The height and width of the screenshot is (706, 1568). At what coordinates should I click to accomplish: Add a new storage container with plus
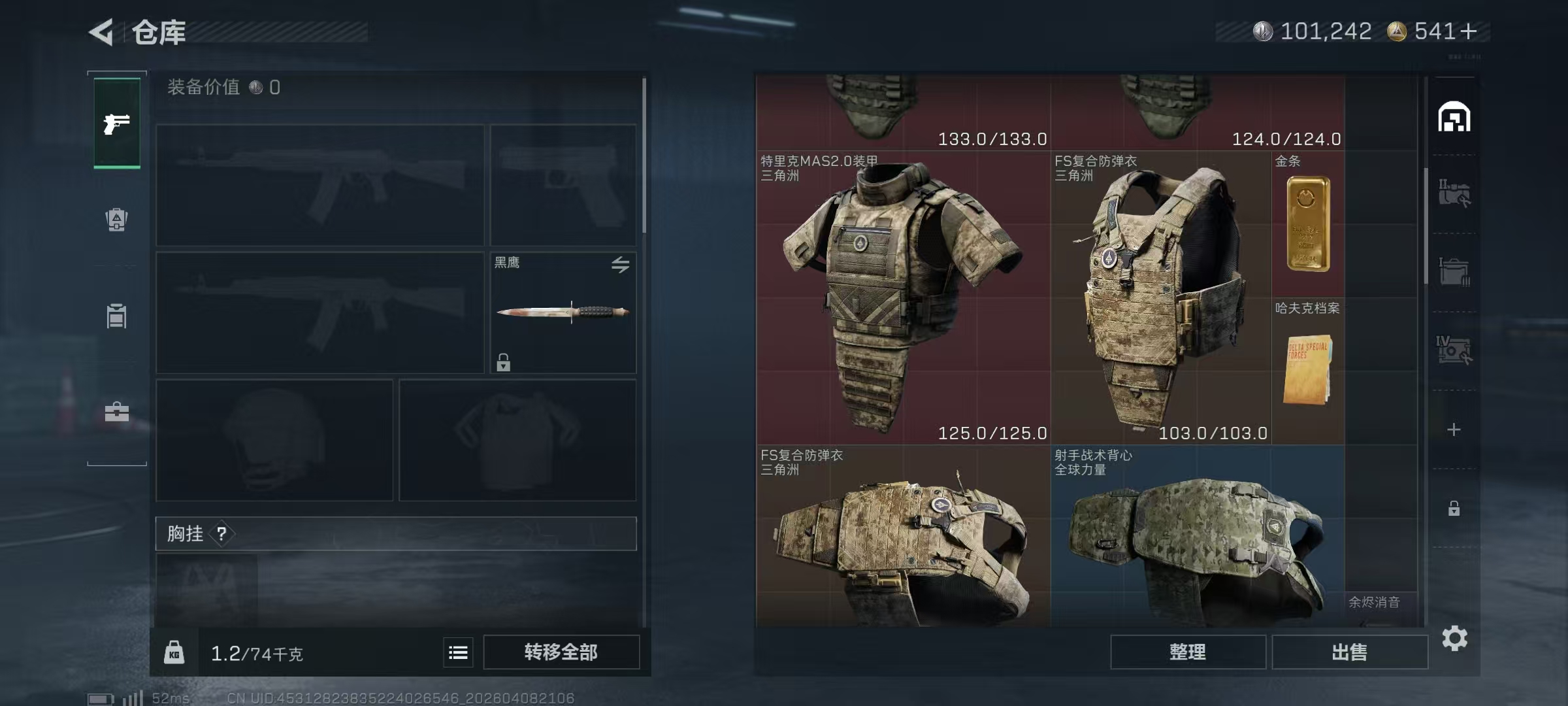1454,429
